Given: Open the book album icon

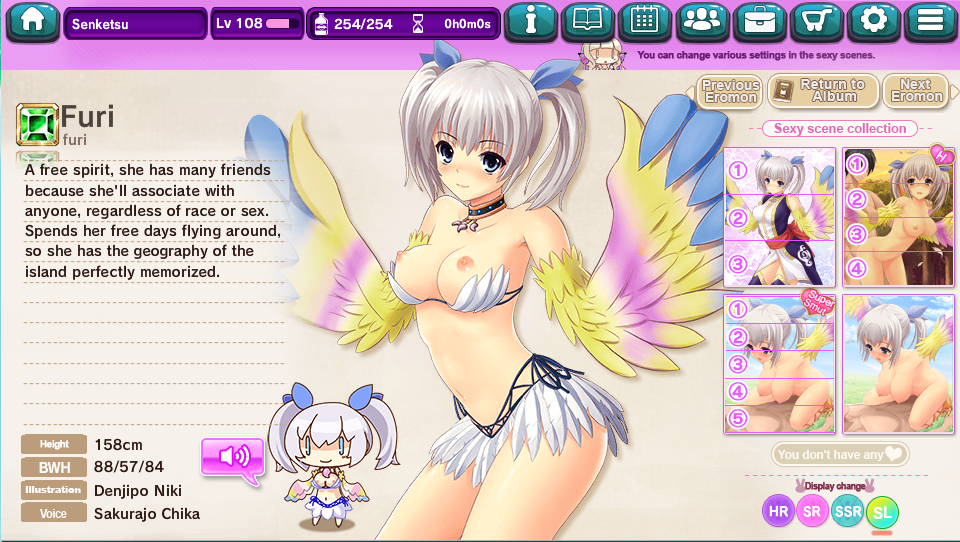Looking at the screenshot, I should tap(587, 21).
